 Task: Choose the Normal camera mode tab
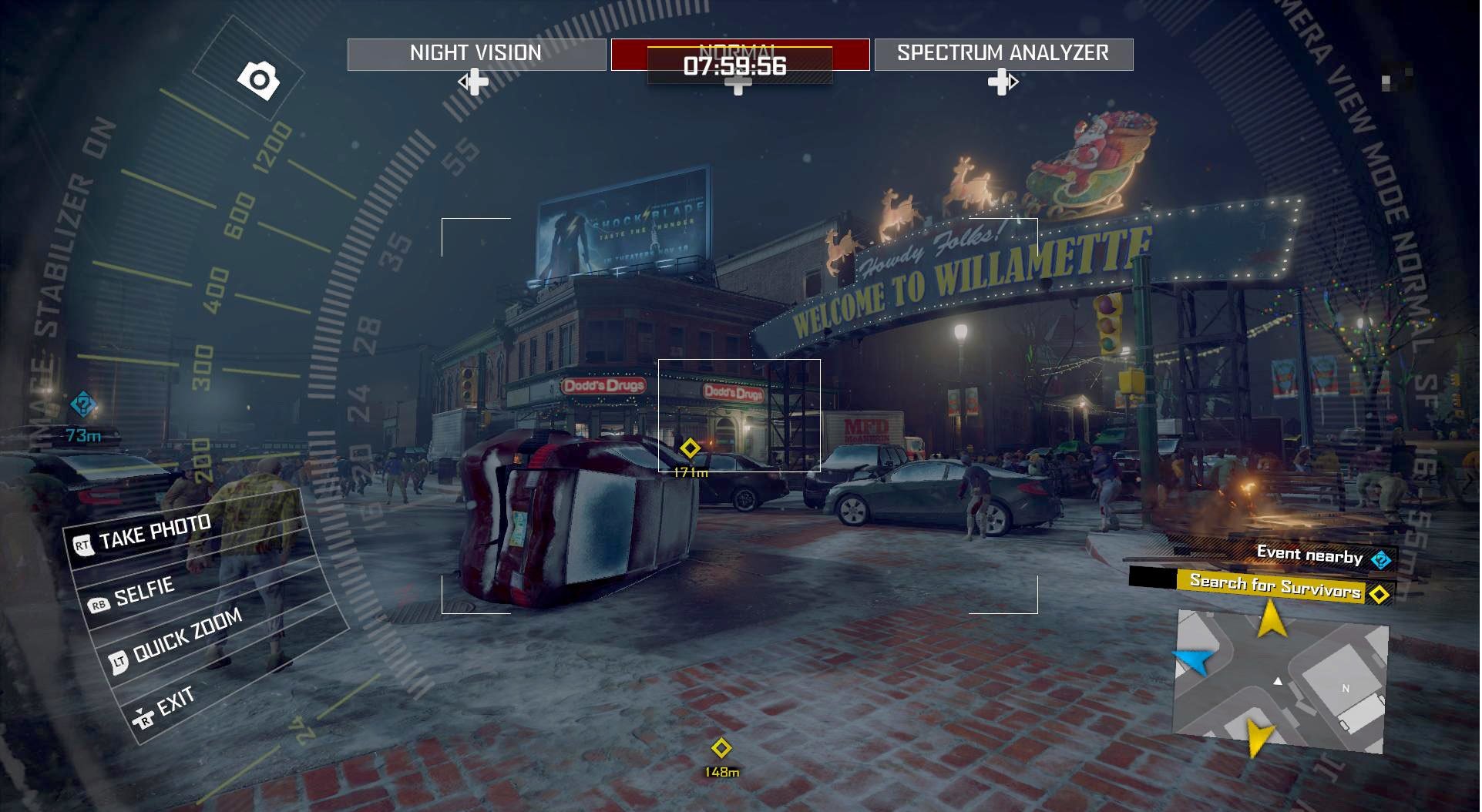[740, 54]
